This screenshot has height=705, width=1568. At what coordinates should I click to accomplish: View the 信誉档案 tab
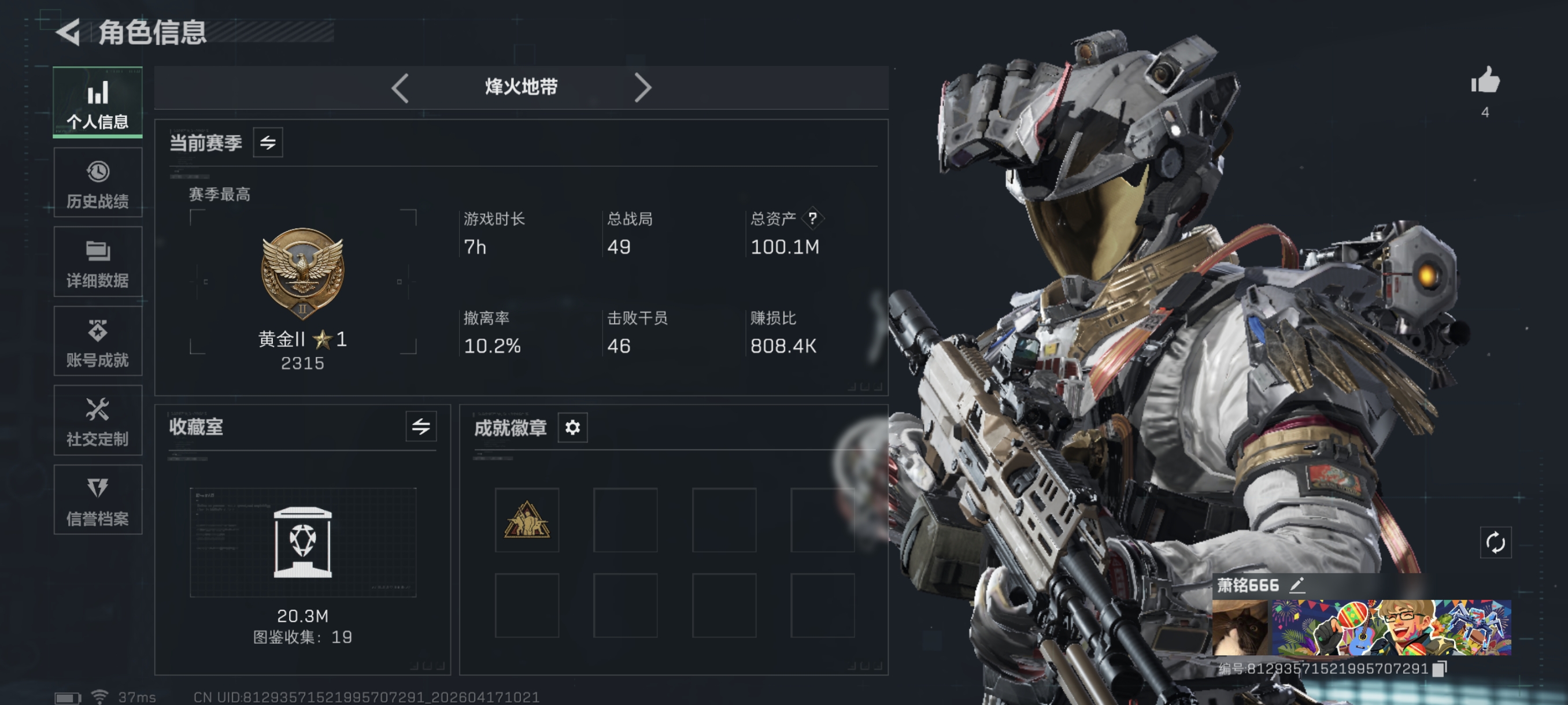tap(97, 500)
